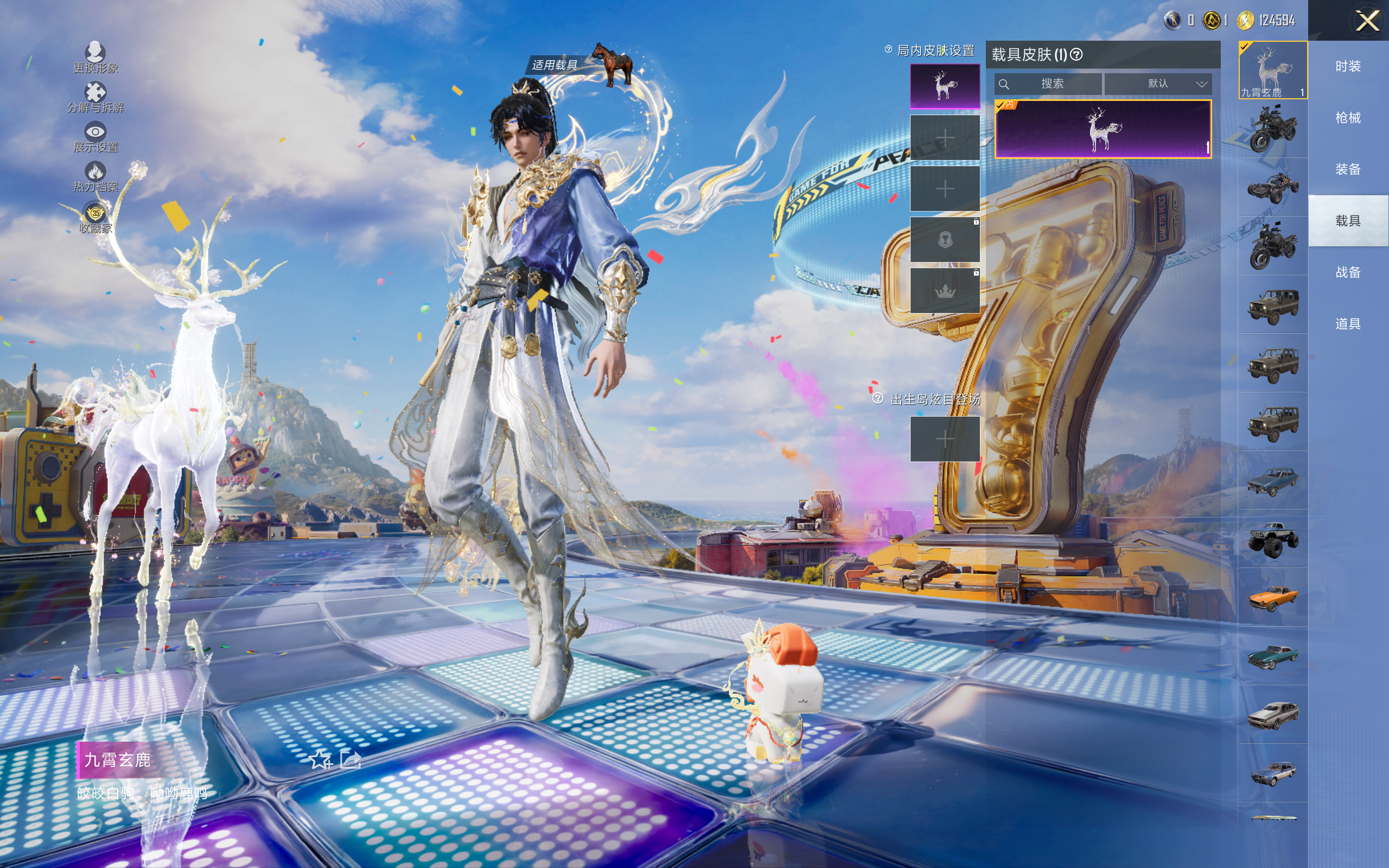Image resolution: width=1389 pixels, height=868 pixels.
Task: Open the 默认 sort dropdown
Action: tap(1158, 84)
